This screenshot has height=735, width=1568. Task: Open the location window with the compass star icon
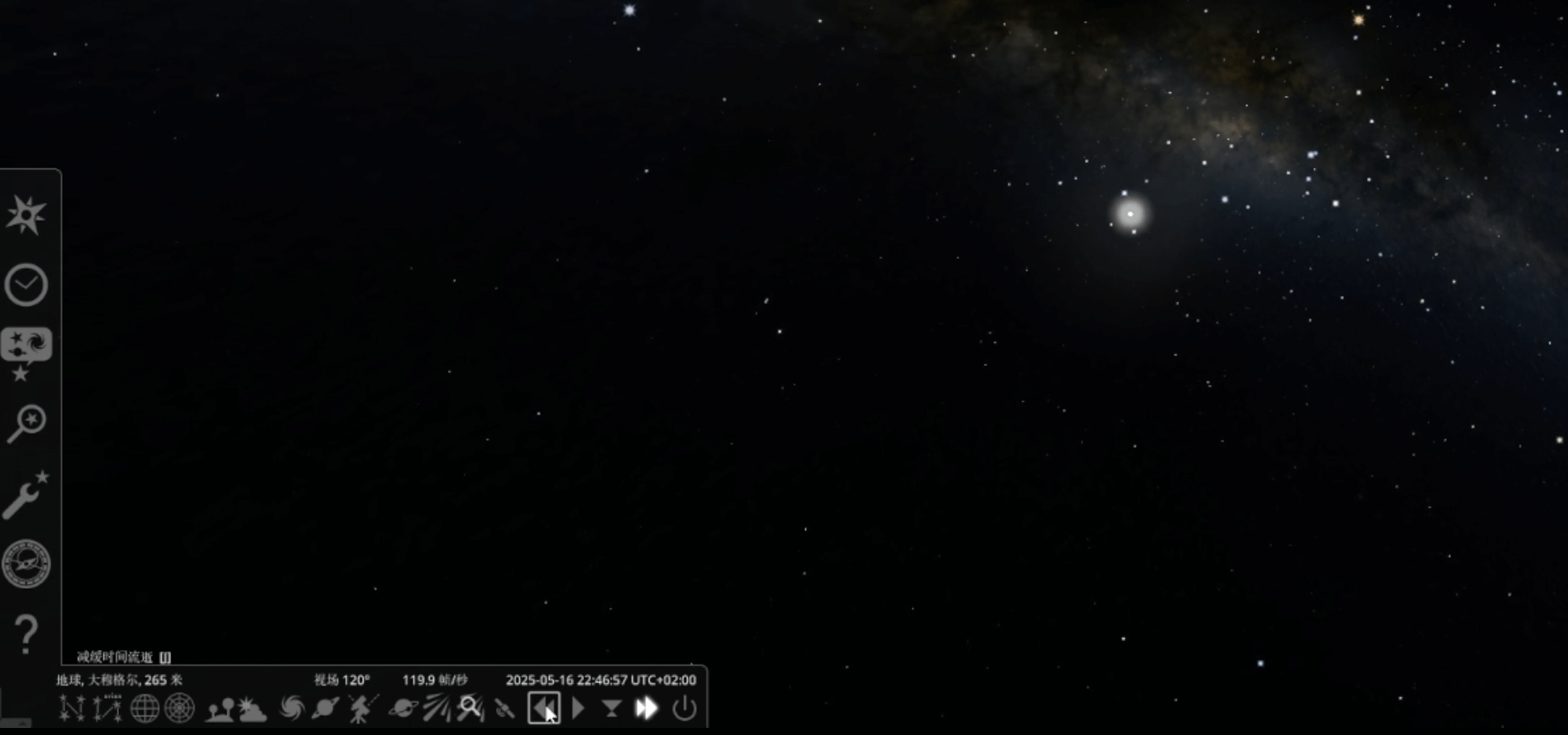tap(26, 215)
